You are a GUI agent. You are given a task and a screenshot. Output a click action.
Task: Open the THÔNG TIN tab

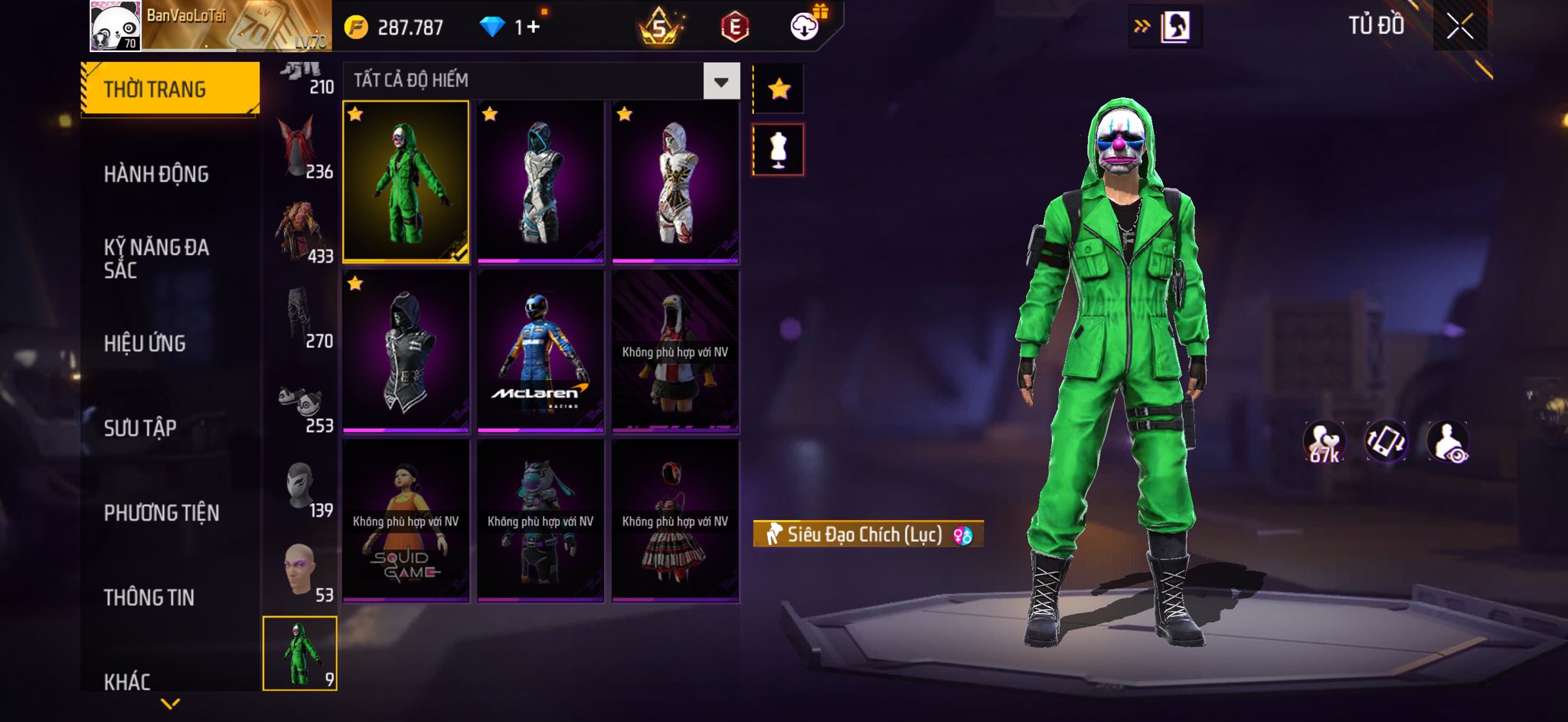(149, 597)
